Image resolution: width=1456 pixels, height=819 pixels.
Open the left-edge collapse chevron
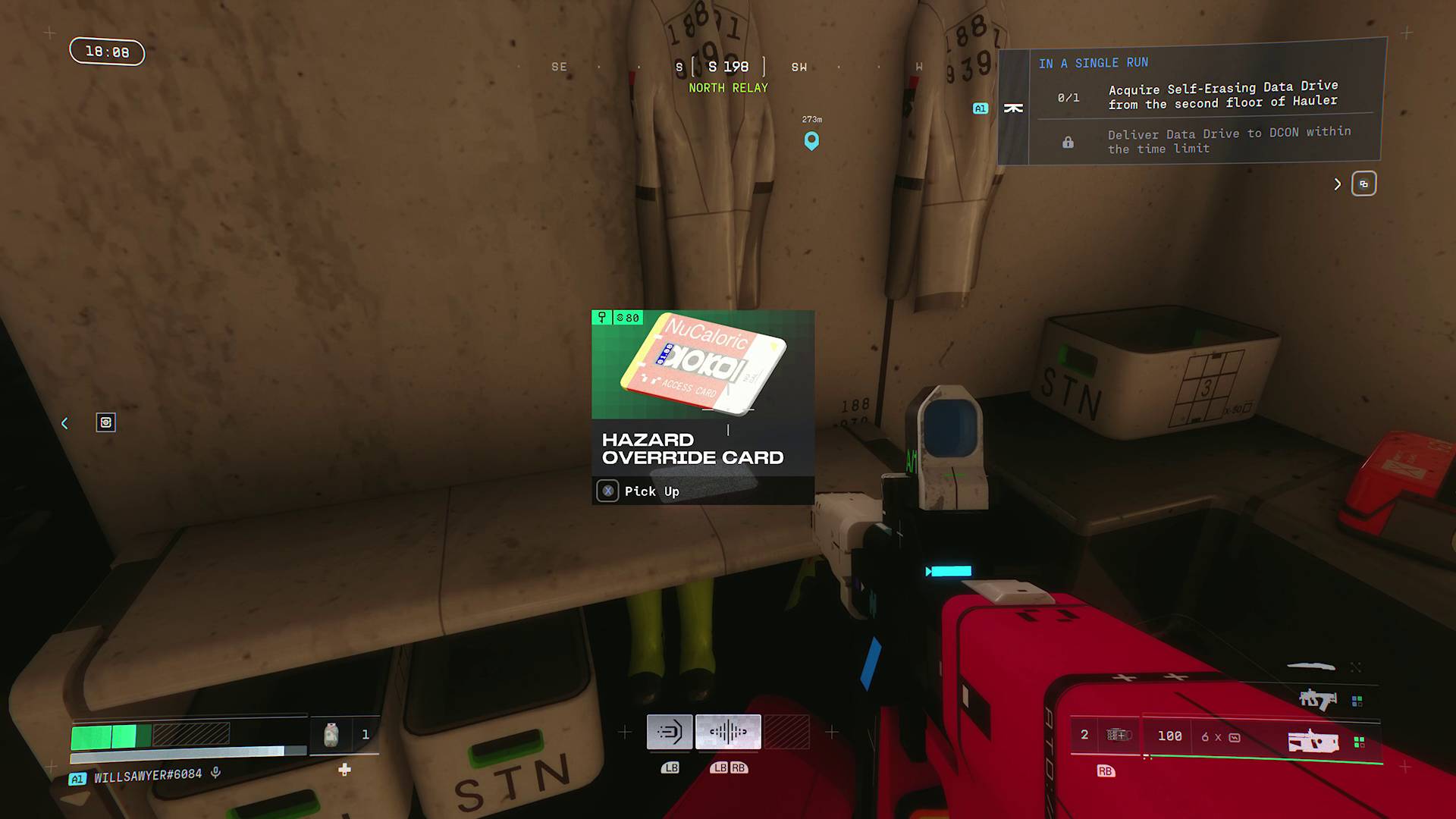[x=64, y=423]
